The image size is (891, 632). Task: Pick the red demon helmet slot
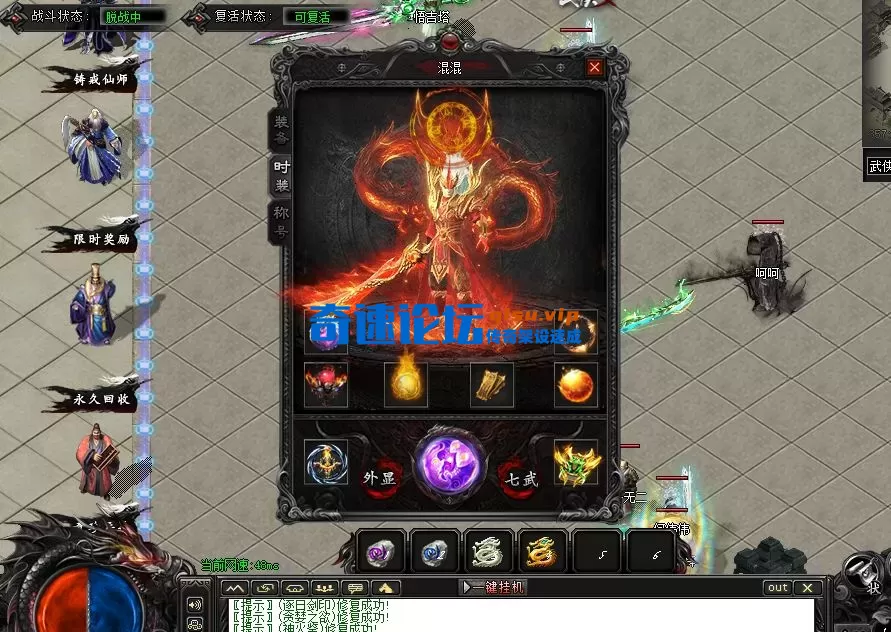(326, 385)
